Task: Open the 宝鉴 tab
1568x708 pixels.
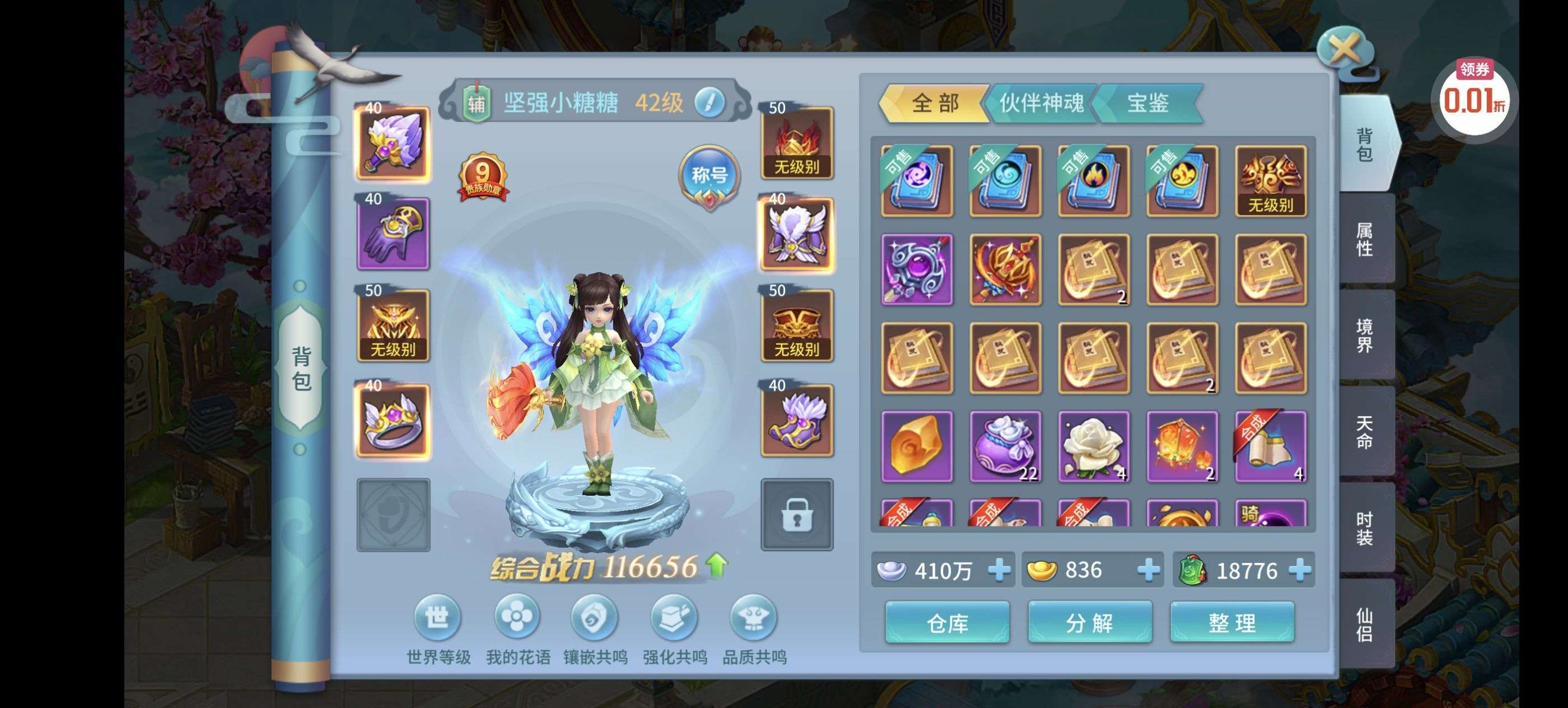Action: 1147,103
